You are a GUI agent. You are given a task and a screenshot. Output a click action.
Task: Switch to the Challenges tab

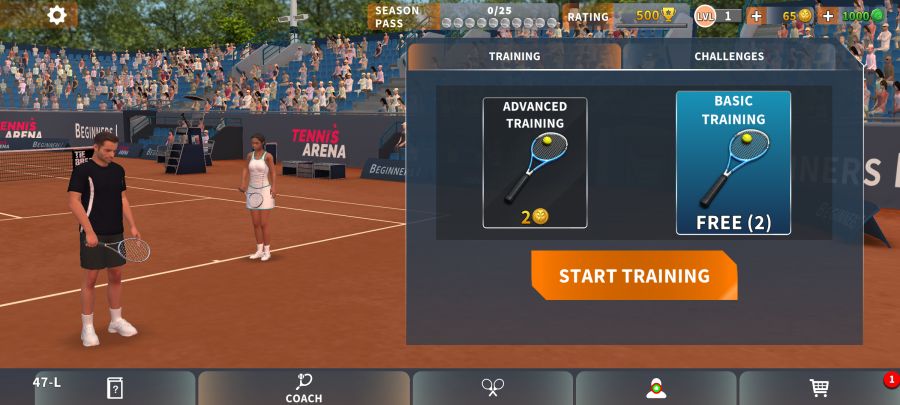729,57
